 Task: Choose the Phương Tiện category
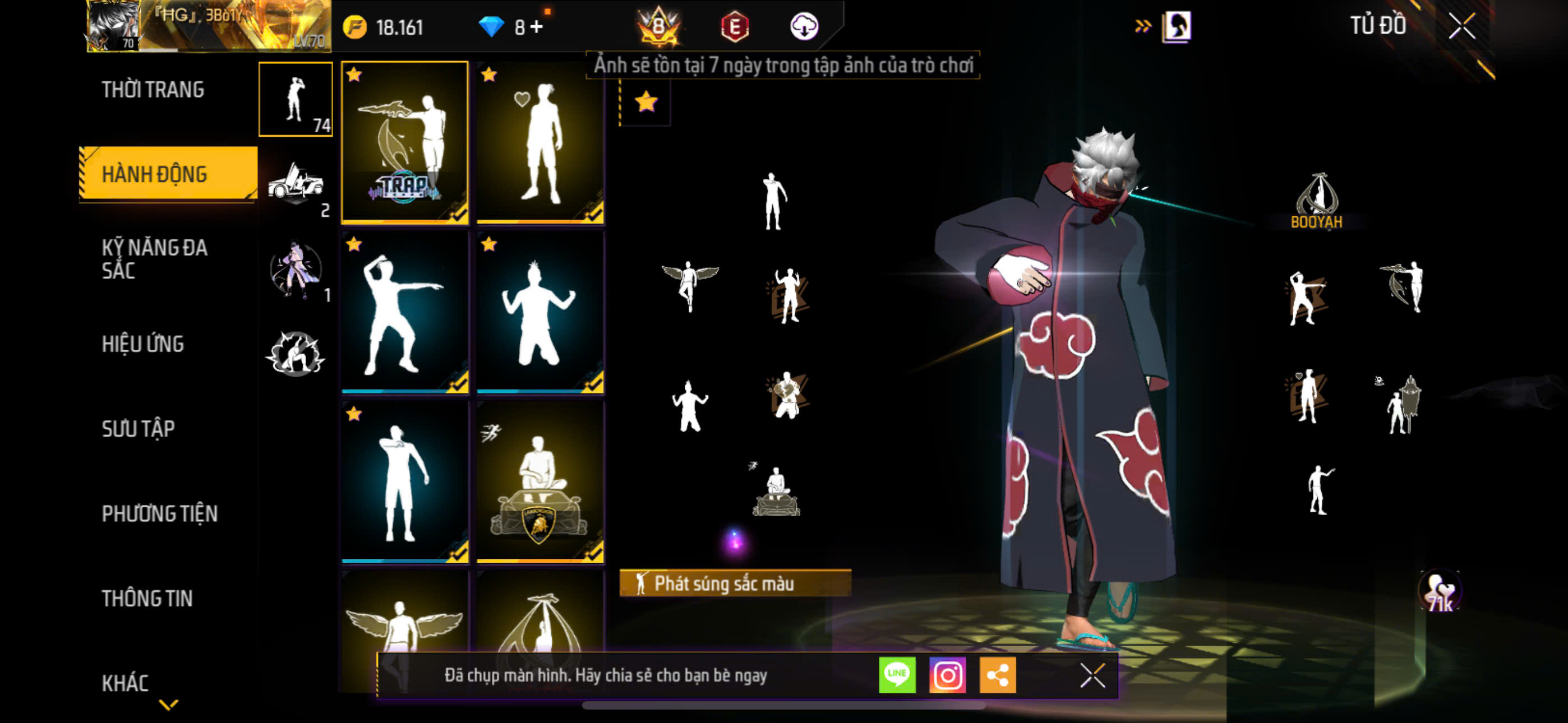[x=159, y=513]
